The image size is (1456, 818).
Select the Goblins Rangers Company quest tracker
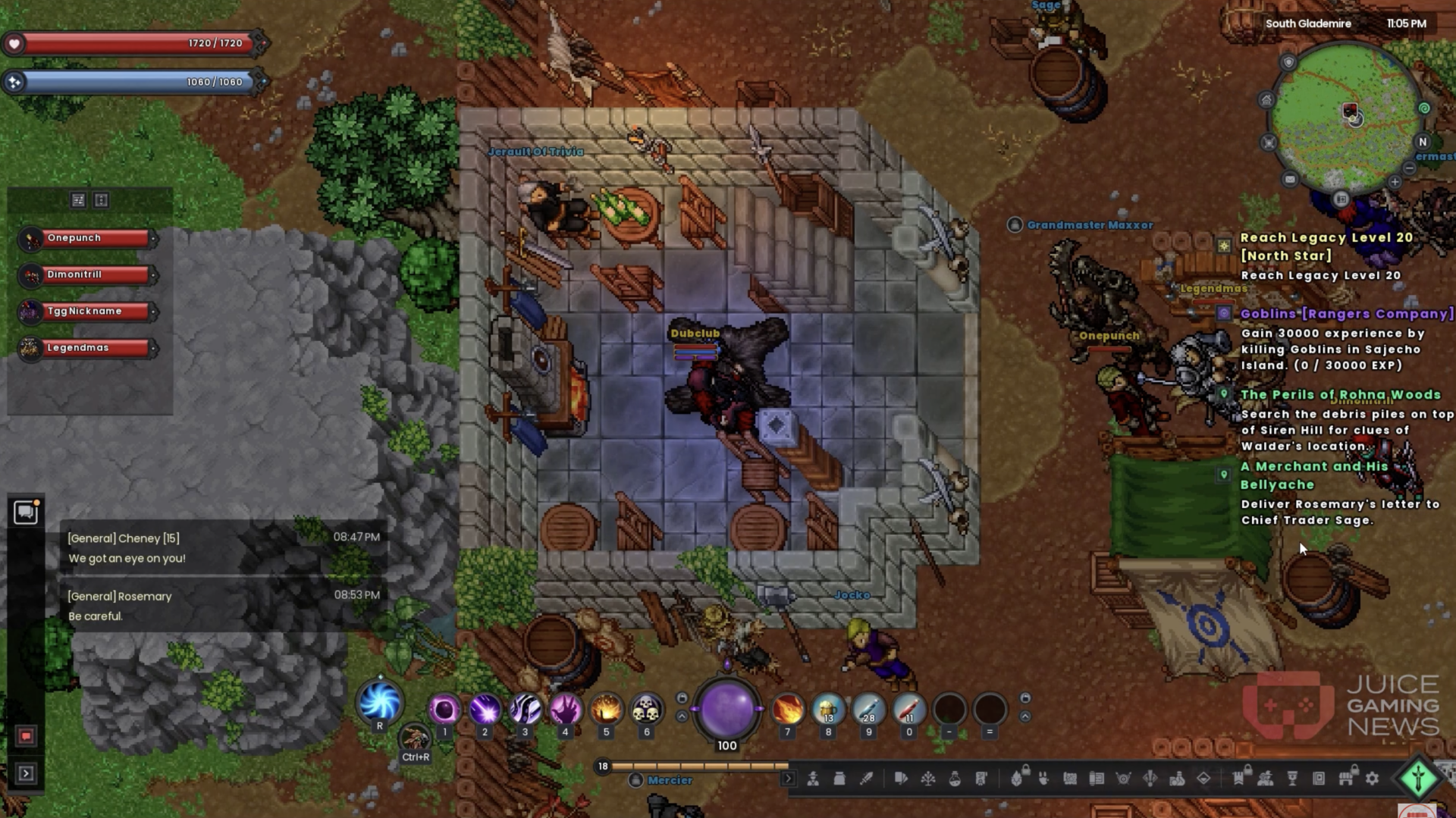point(1346,314)
